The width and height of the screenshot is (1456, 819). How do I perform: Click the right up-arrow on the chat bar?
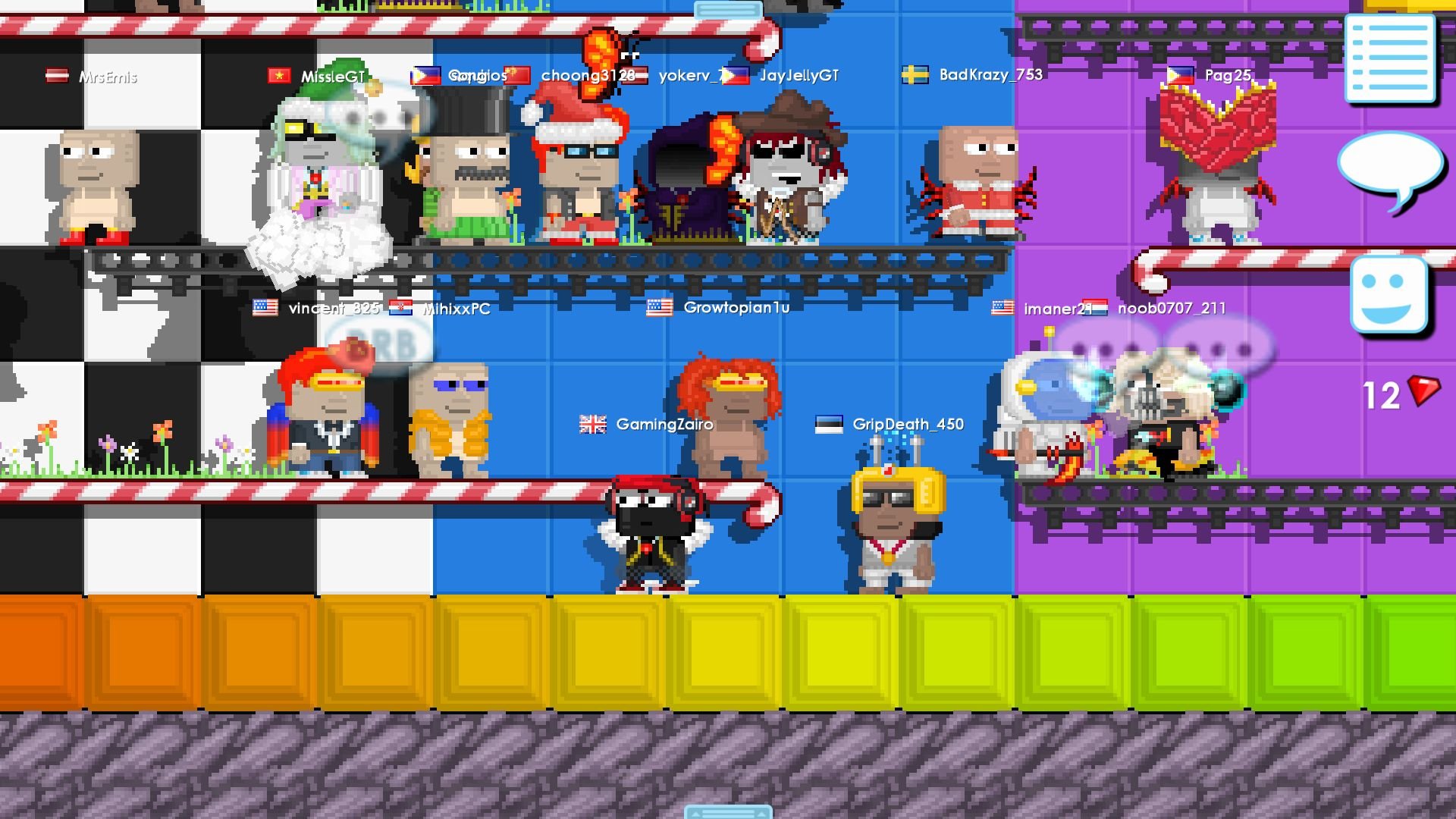click(x=761, y=814)
